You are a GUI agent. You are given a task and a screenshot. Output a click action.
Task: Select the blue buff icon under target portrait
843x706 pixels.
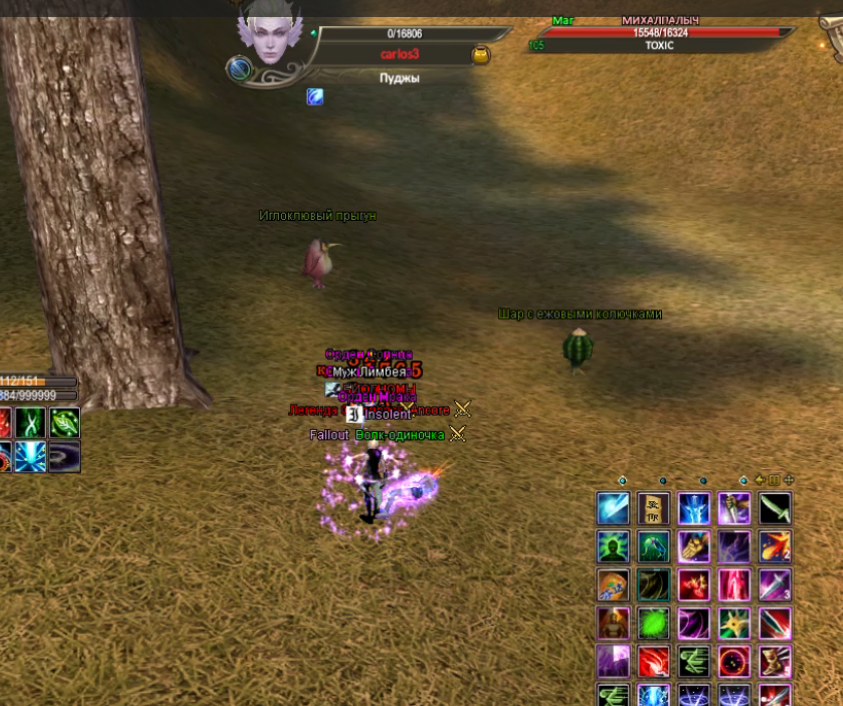(x=315, y=97)
